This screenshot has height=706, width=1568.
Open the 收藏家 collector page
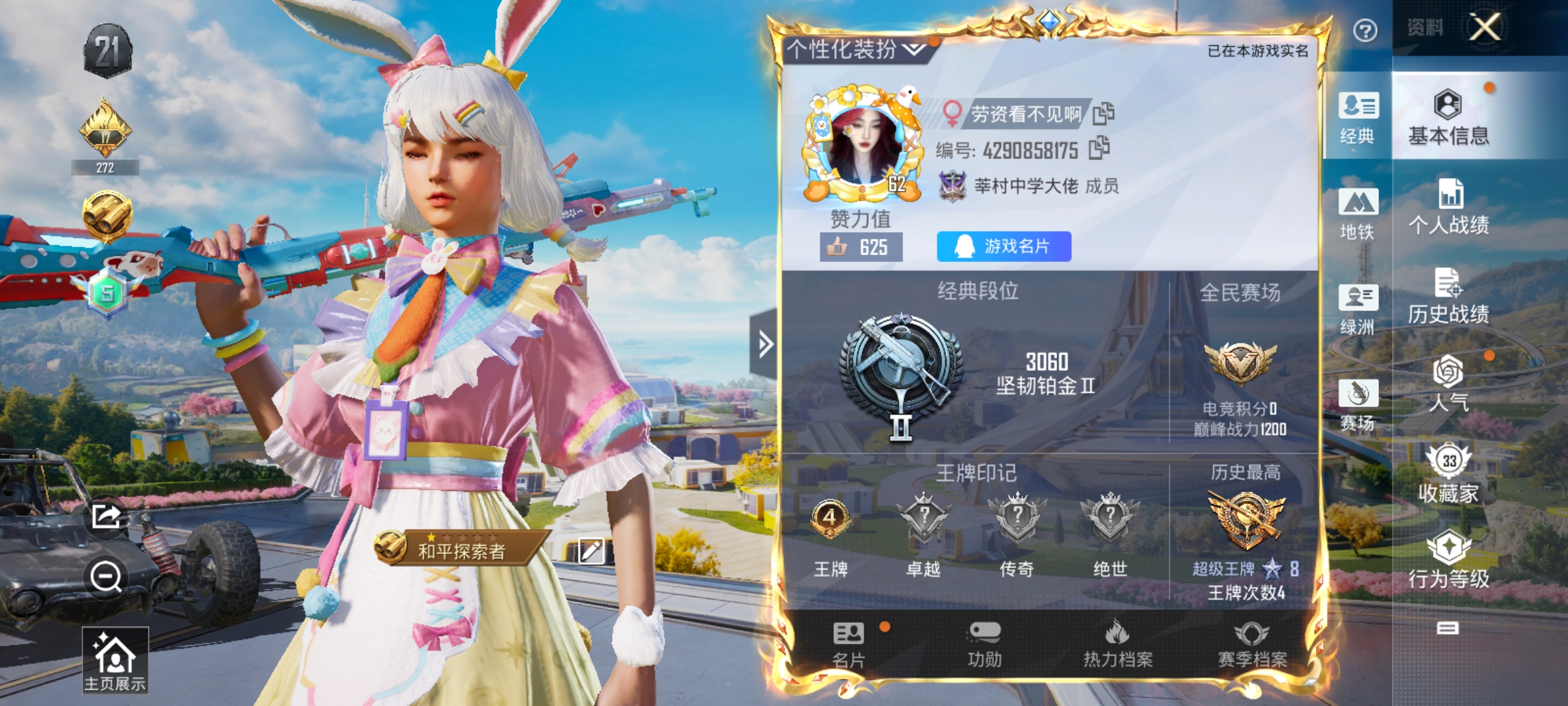pos(1448,475)
